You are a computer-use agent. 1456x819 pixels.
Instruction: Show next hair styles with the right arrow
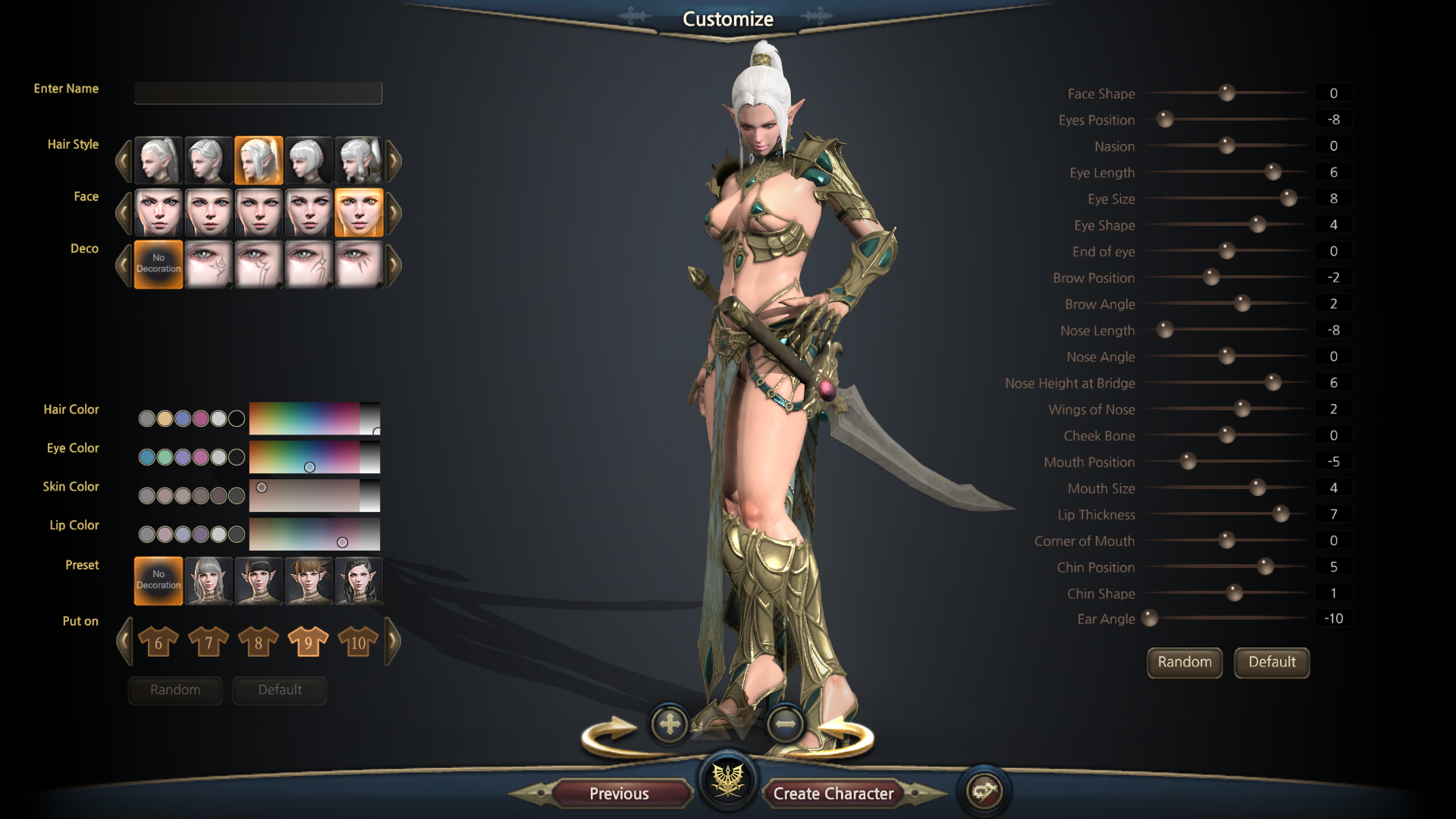(x=393, y=160)
